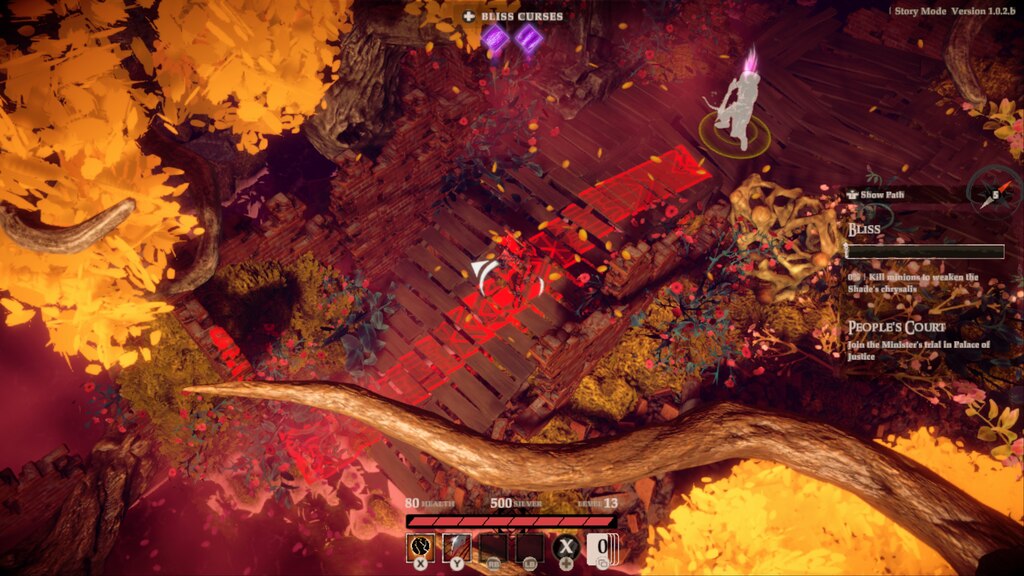Select the second purple curse diamond

click(x=528, y=39)
